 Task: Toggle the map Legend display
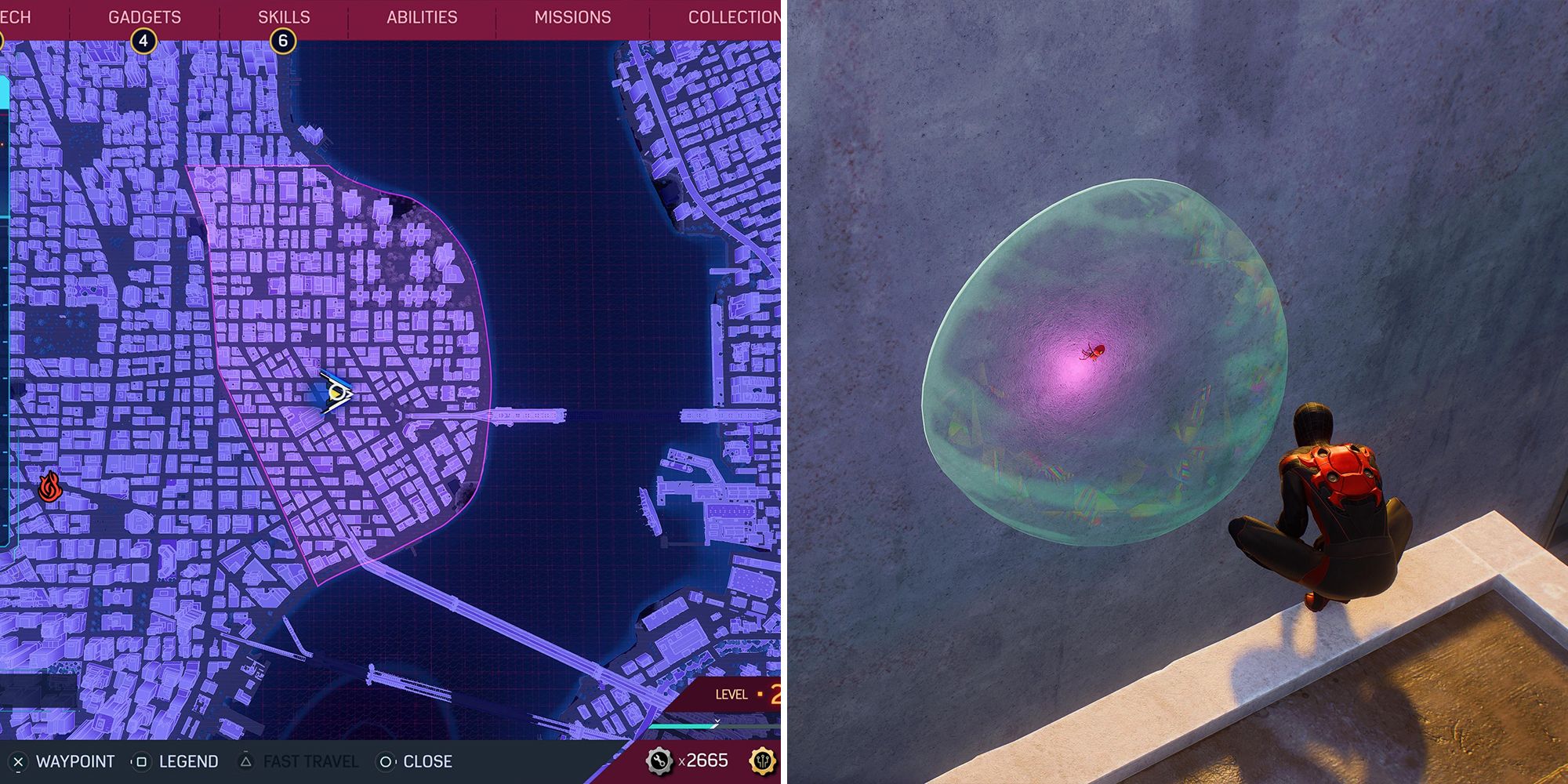point(188,761)
